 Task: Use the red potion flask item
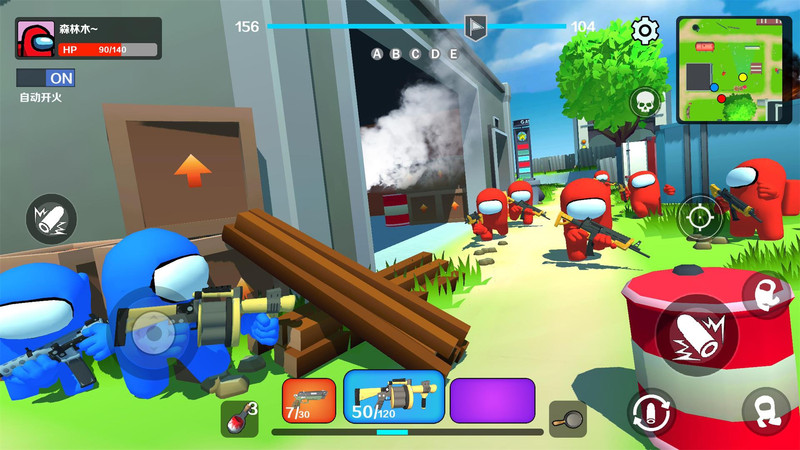point(238,416)
